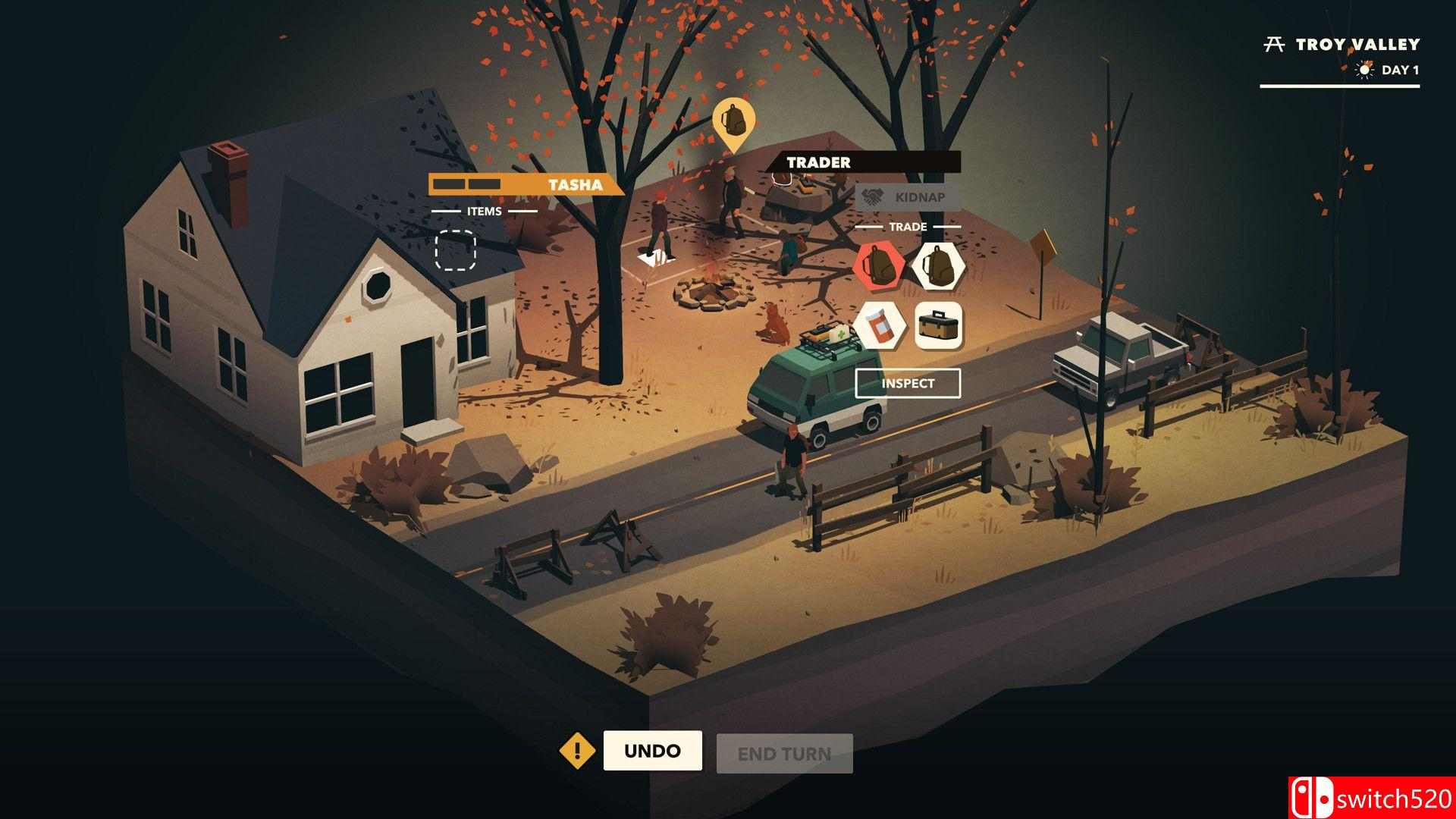1456x819 pixels.
Task: Pick the orange pill bottle trade item
Action: [879, 326]
